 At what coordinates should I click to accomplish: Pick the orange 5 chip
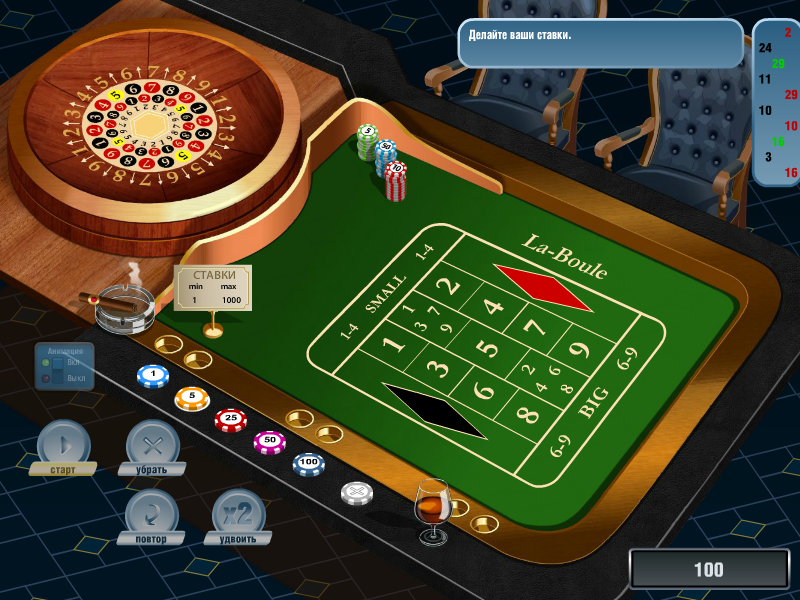[x=192, y=398]
